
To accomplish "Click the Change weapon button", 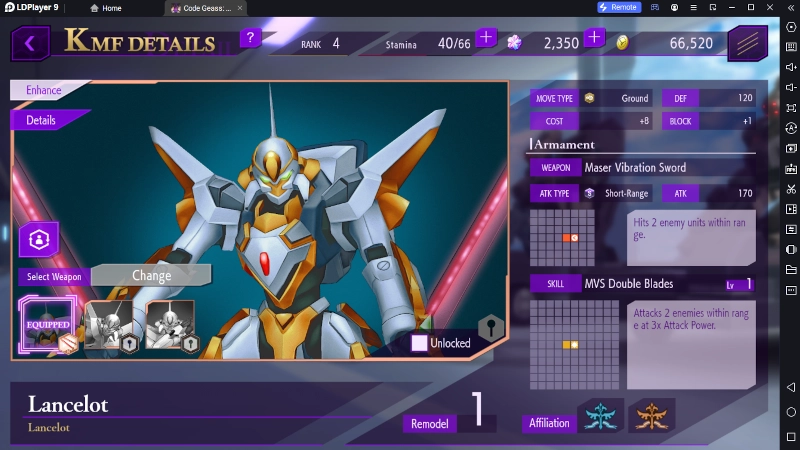I will 151,275.
